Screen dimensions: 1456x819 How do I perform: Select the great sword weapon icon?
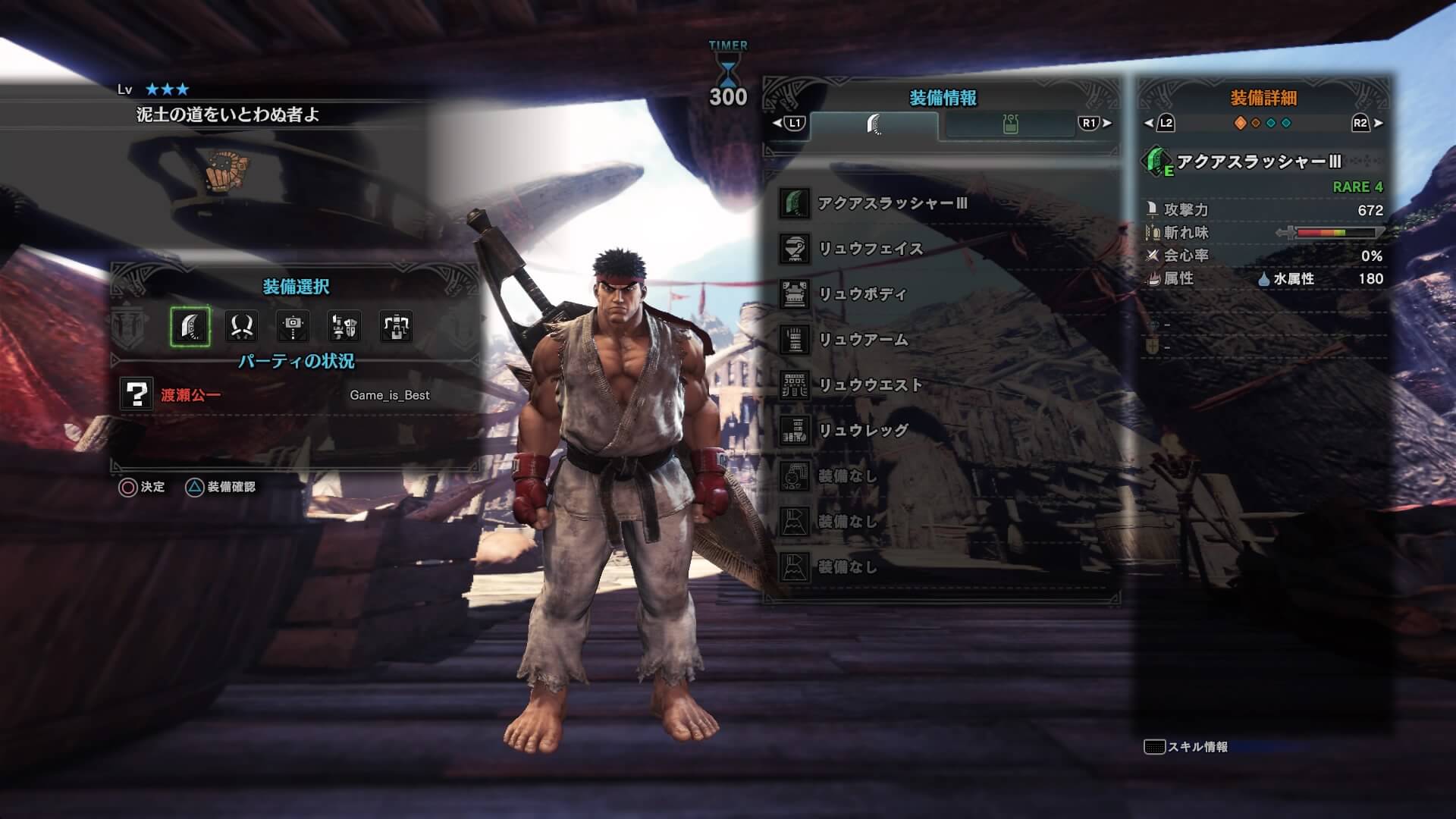[x=190, y=327]
